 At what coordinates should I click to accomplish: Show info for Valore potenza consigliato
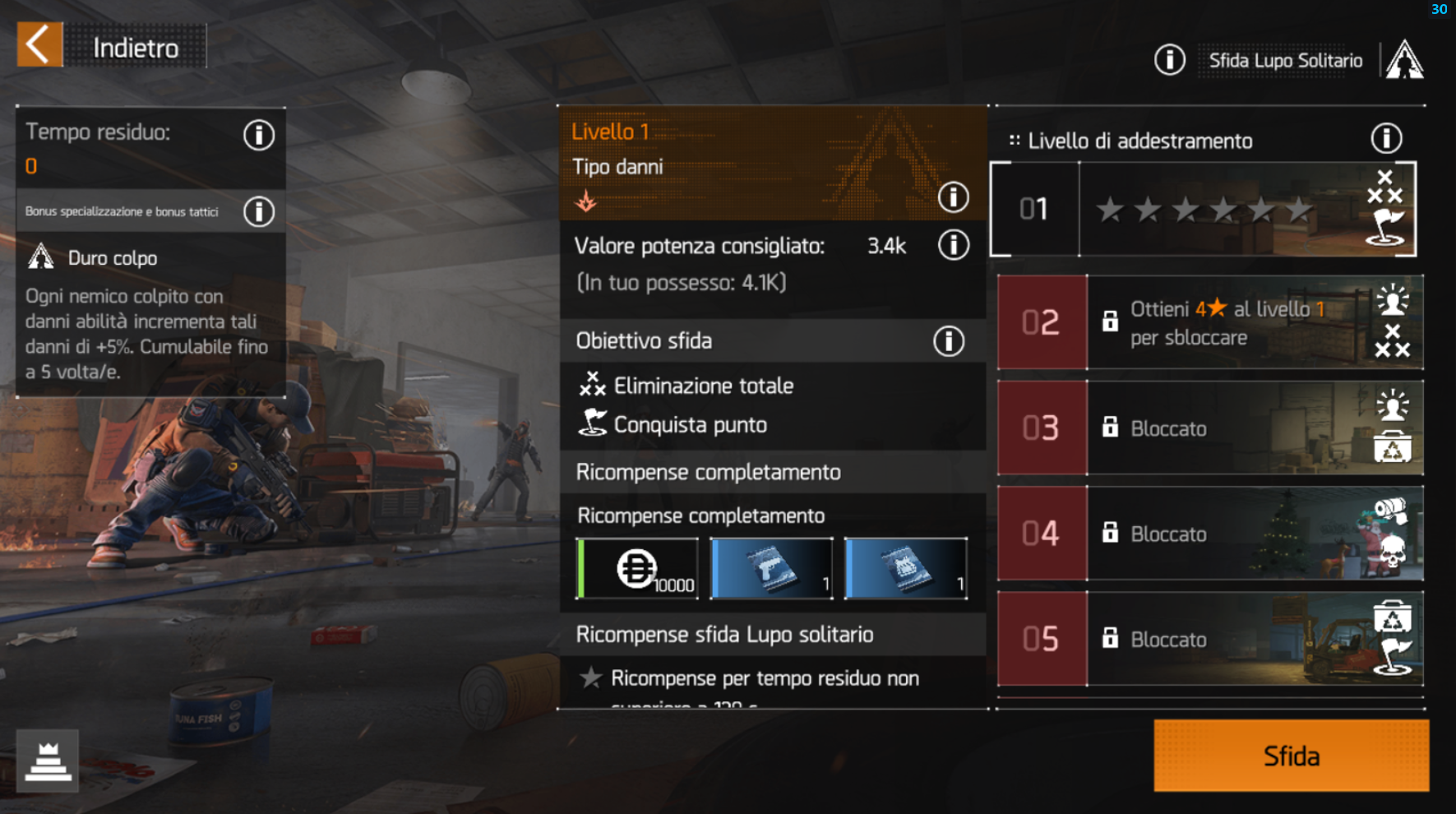pos(953,245)
